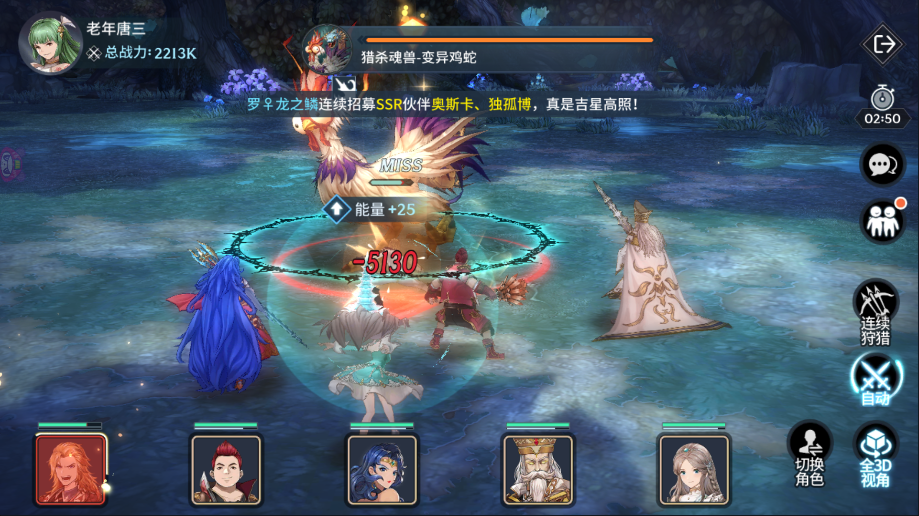Open the chat bubble icon
This screenshot has width=919, height=516.
click(882, 165)
